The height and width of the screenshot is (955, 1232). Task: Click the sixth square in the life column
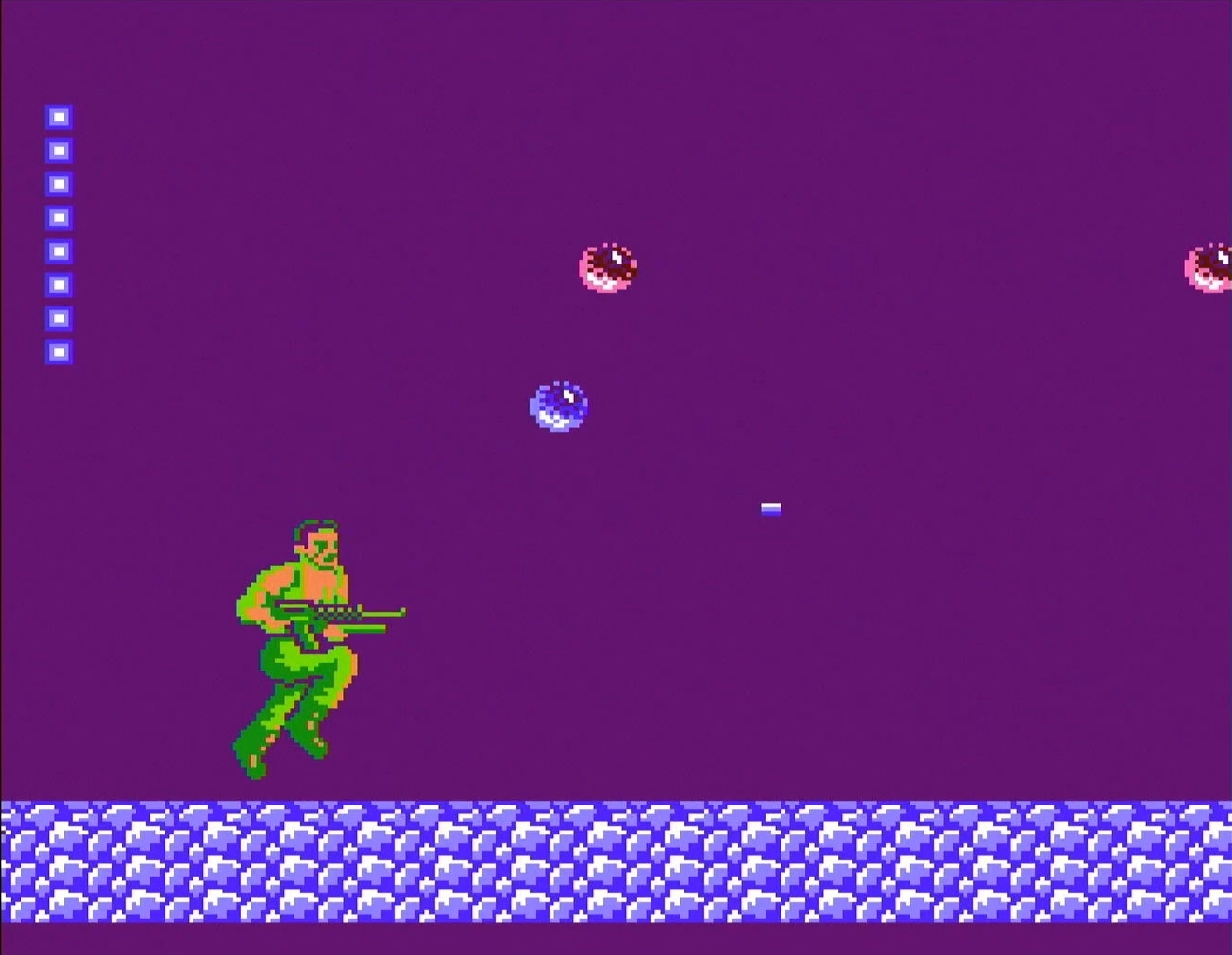point(59,284)
